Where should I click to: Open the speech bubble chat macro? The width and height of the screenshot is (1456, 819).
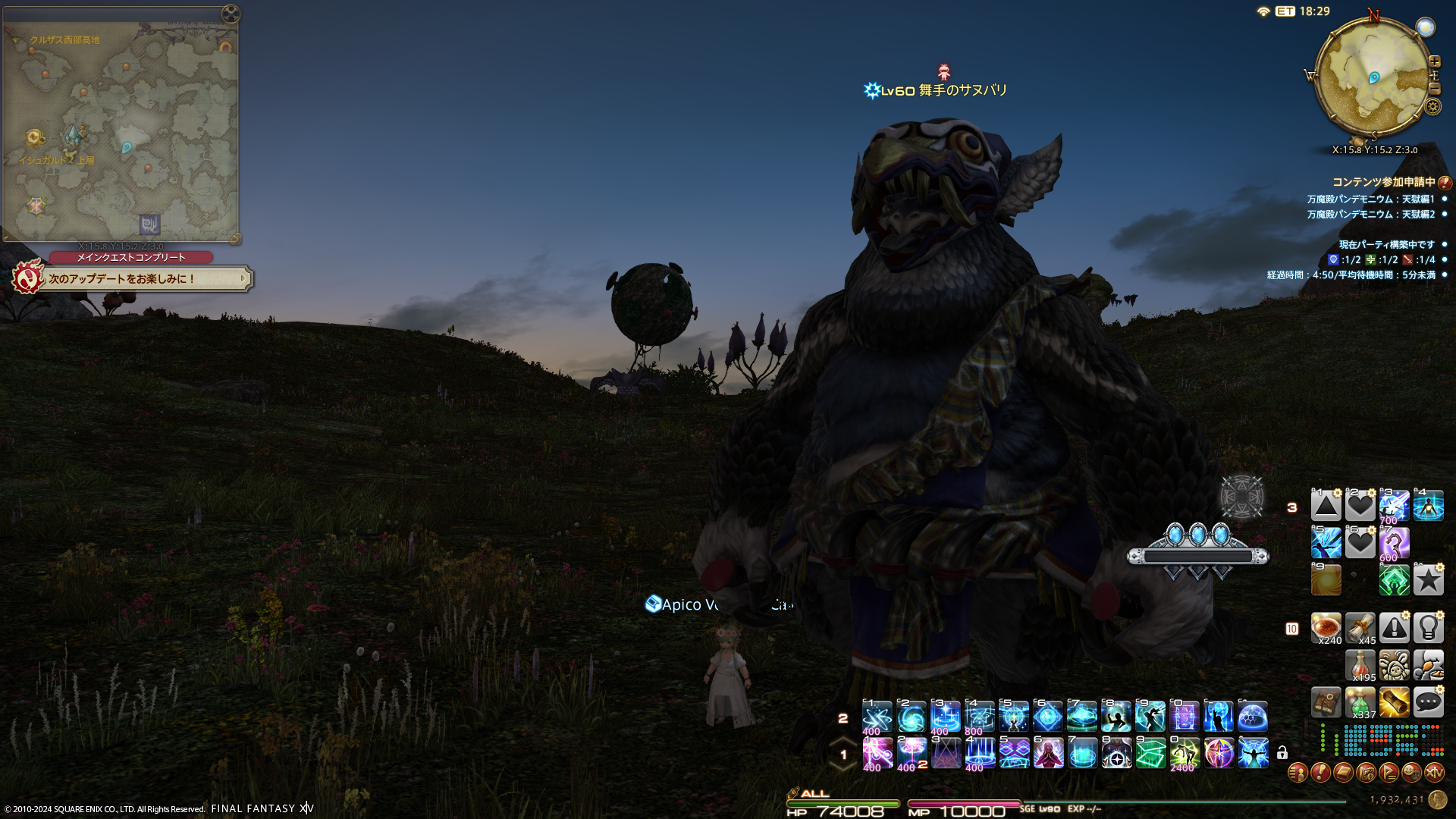click(1428, 702)
